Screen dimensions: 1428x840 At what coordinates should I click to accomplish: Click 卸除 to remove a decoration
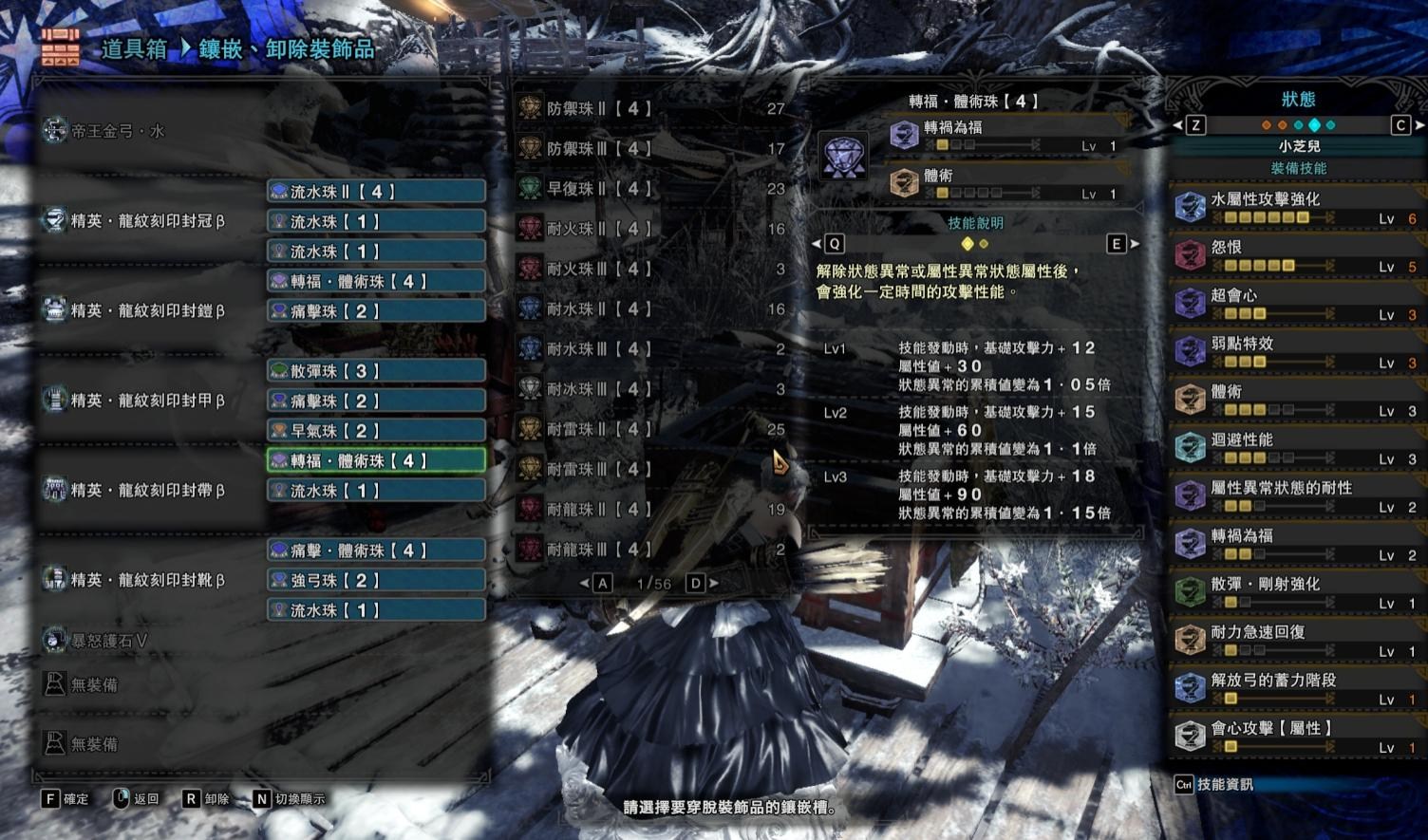coord(215,799)
